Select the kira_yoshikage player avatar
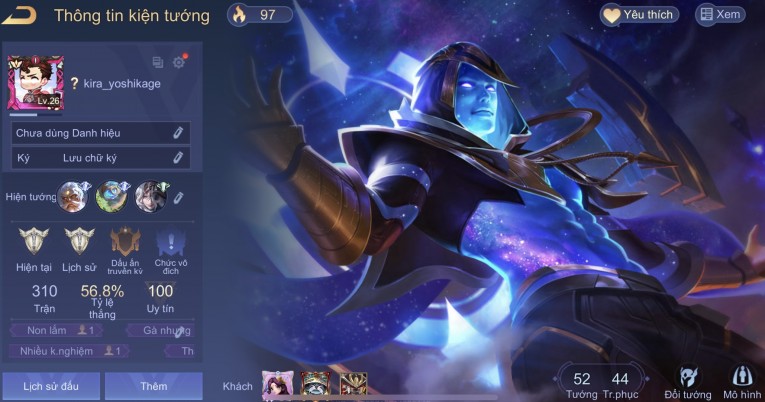 click(x=35, y=82)
